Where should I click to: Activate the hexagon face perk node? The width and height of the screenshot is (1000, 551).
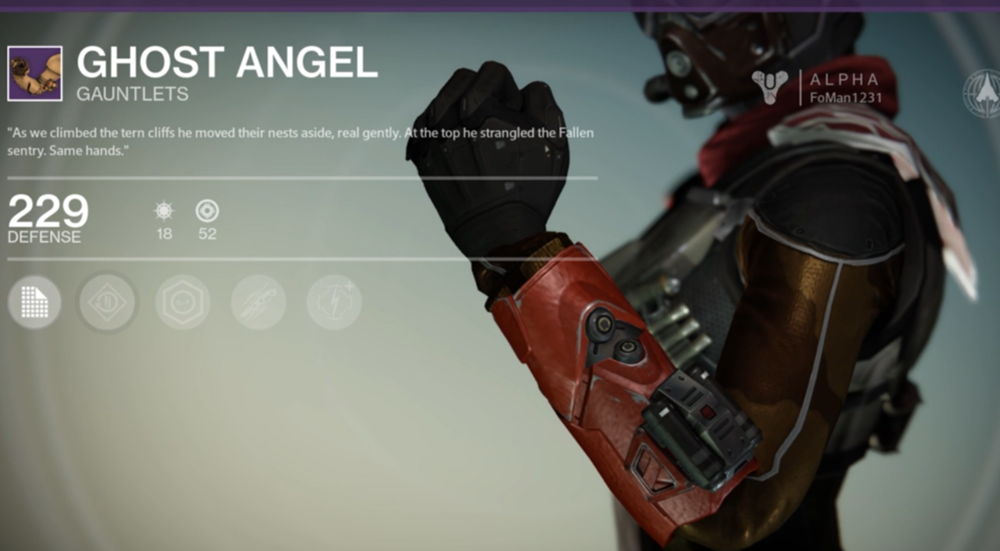(182, 302)
